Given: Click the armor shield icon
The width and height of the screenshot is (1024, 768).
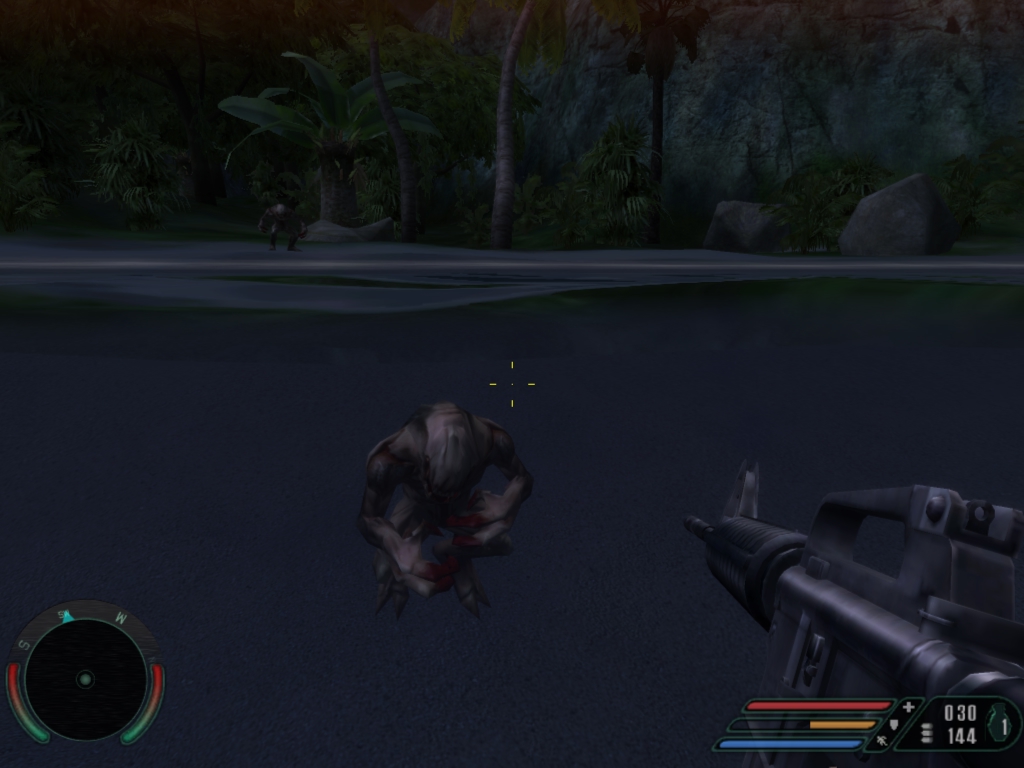Looking at the screenshot, I should [x=893, y=724].
